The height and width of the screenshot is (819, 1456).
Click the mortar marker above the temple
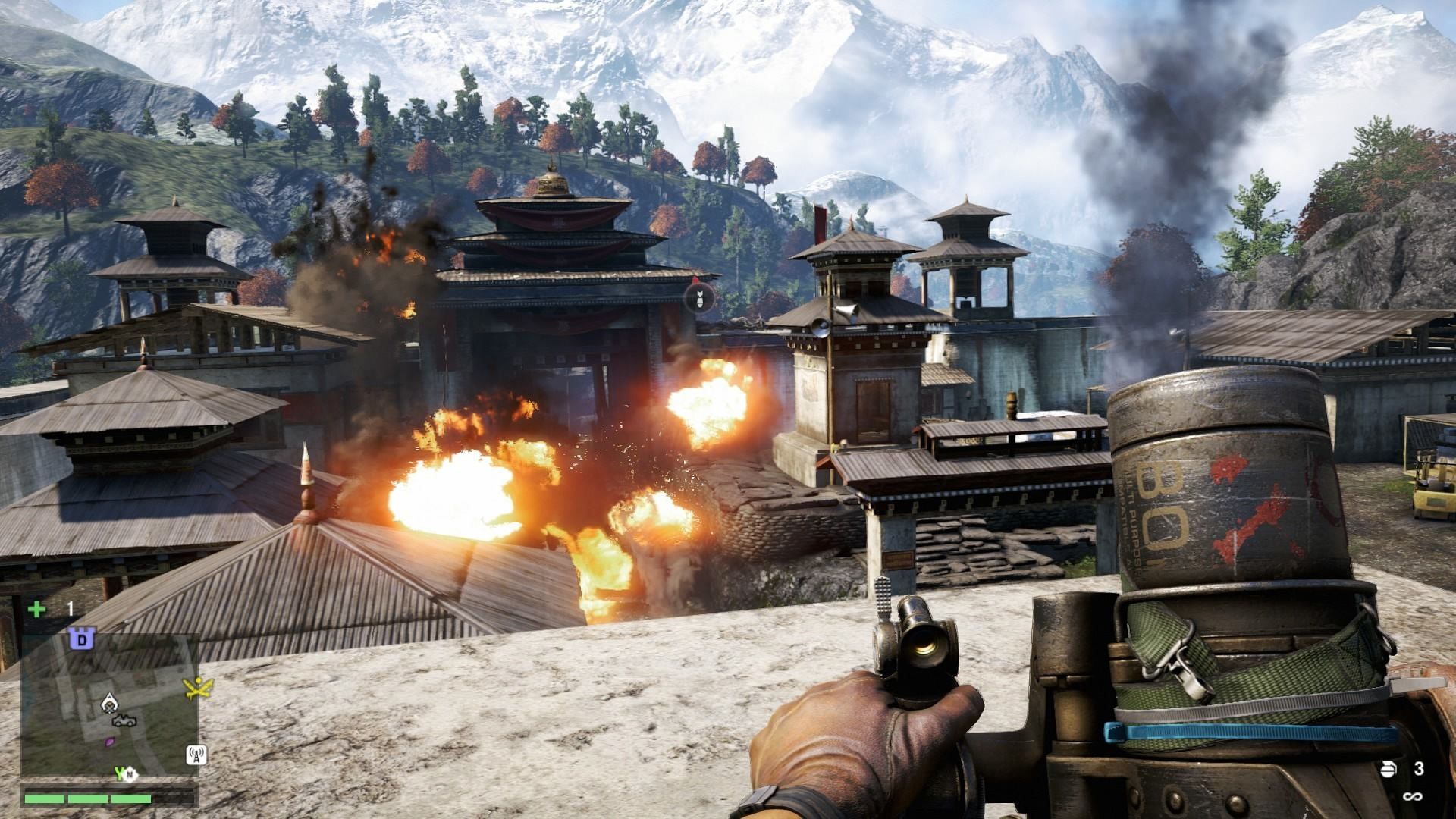click(699, 297)
